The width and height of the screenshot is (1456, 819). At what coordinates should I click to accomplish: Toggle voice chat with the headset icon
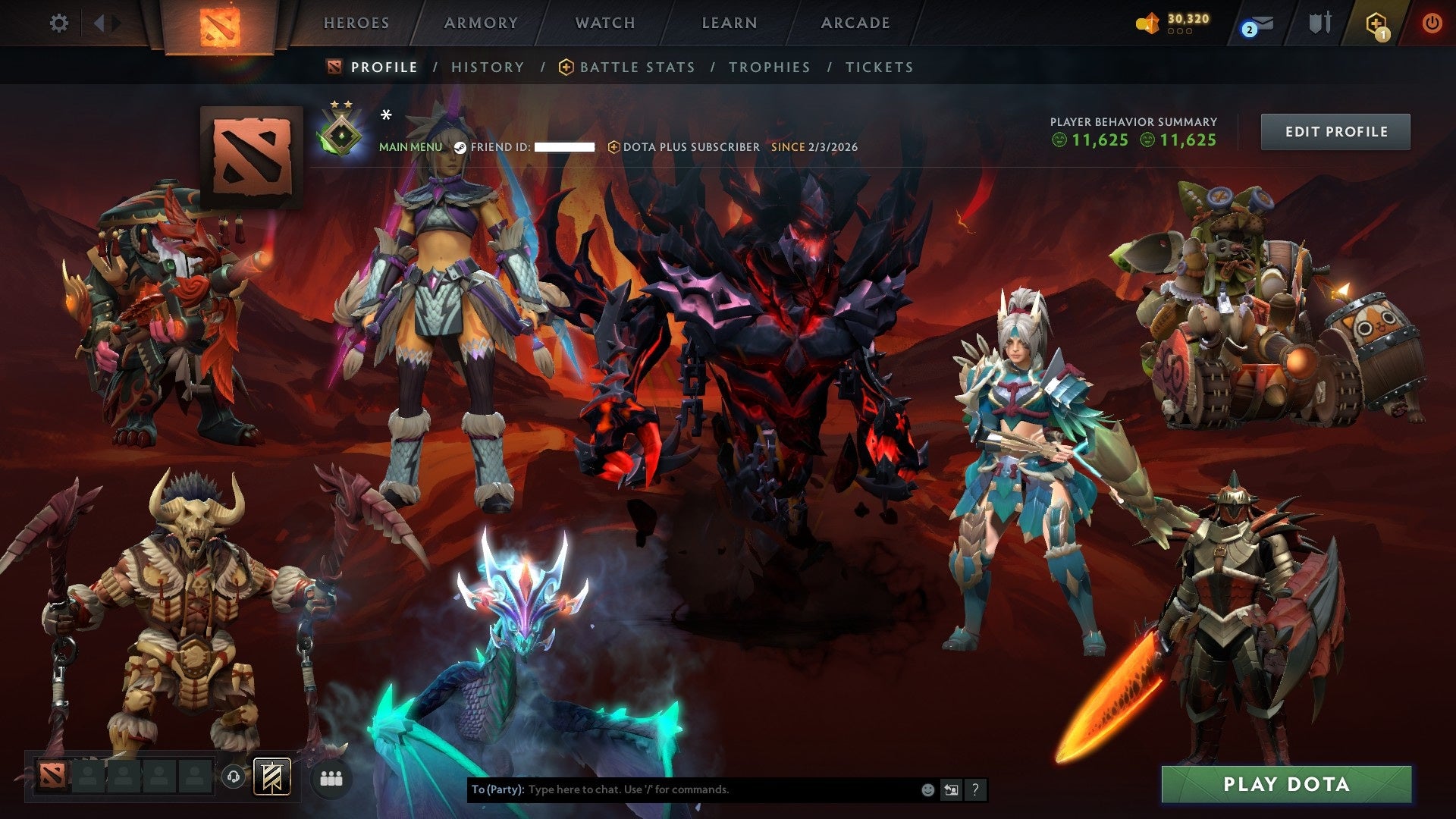pyautogui.click(x=234, y=777)
